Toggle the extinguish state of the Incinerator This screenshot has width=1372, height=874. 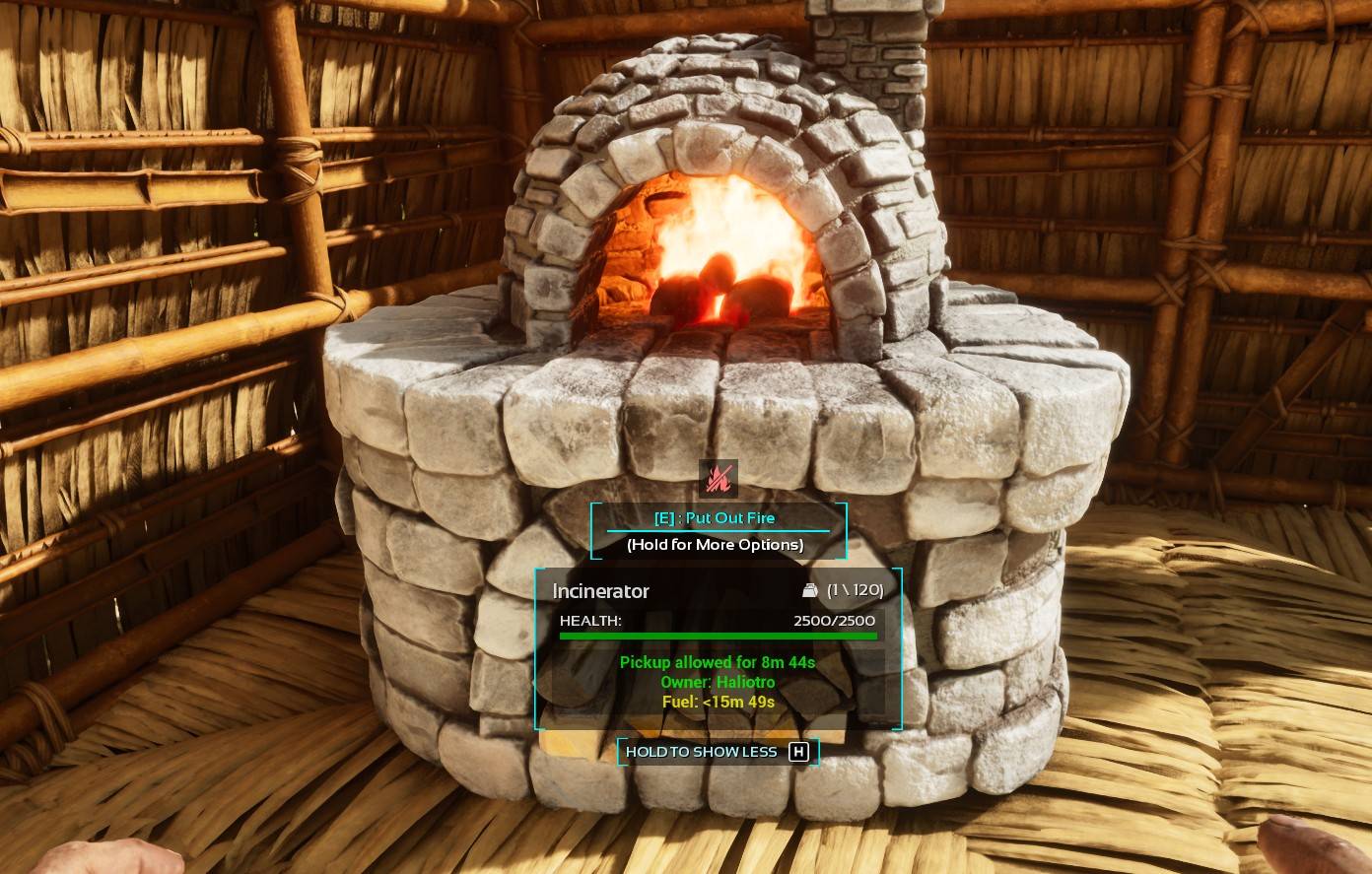click(717, 517)
